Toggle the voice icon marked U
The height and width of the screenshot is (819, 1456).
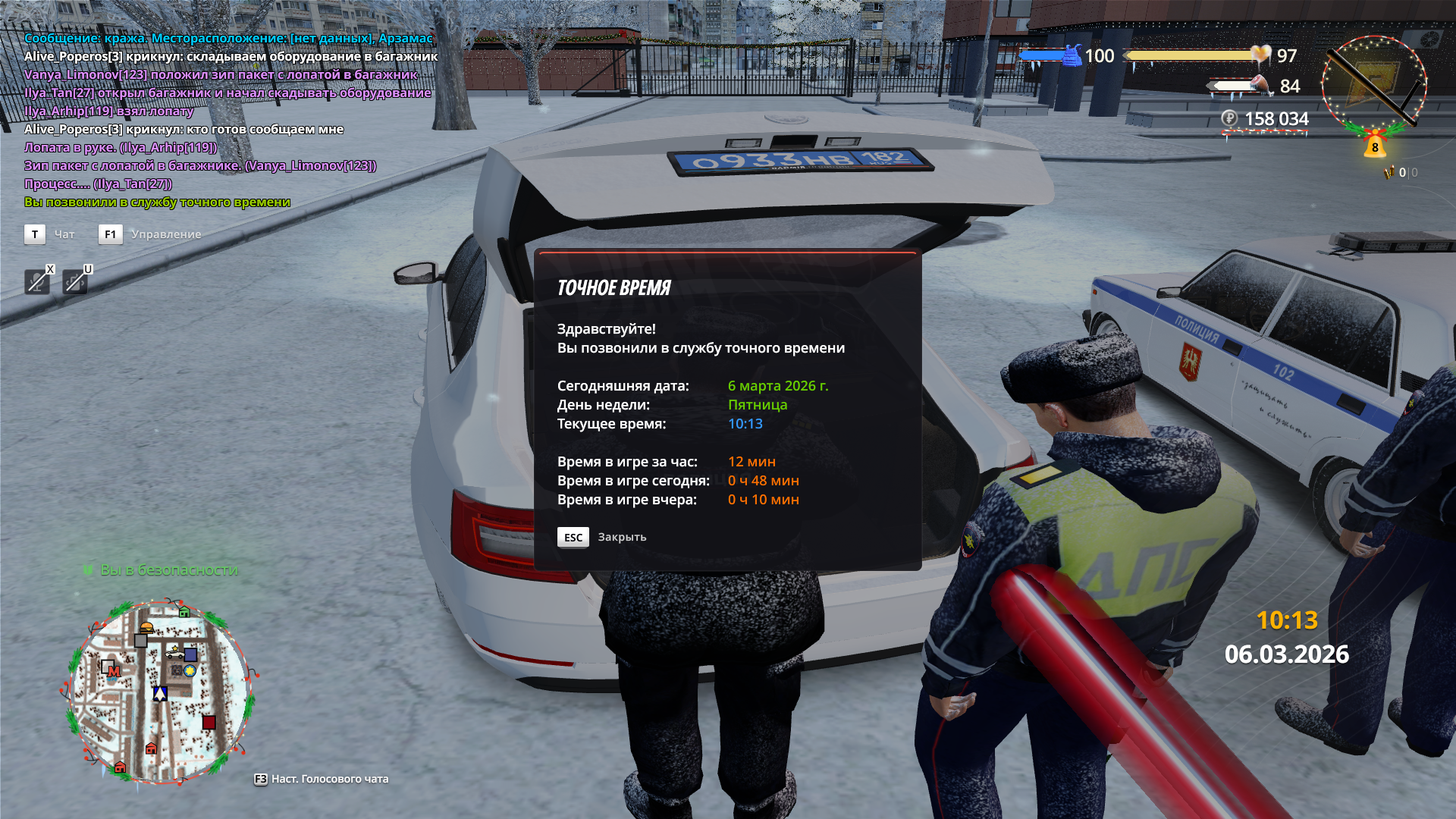tap(74, 282)
